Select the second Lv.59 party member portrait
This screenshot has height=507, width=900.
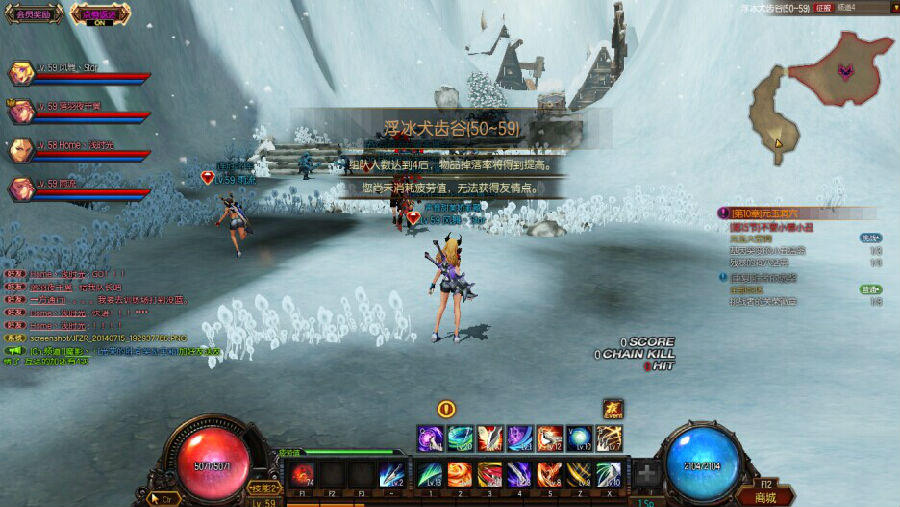(x=21, y=112)
